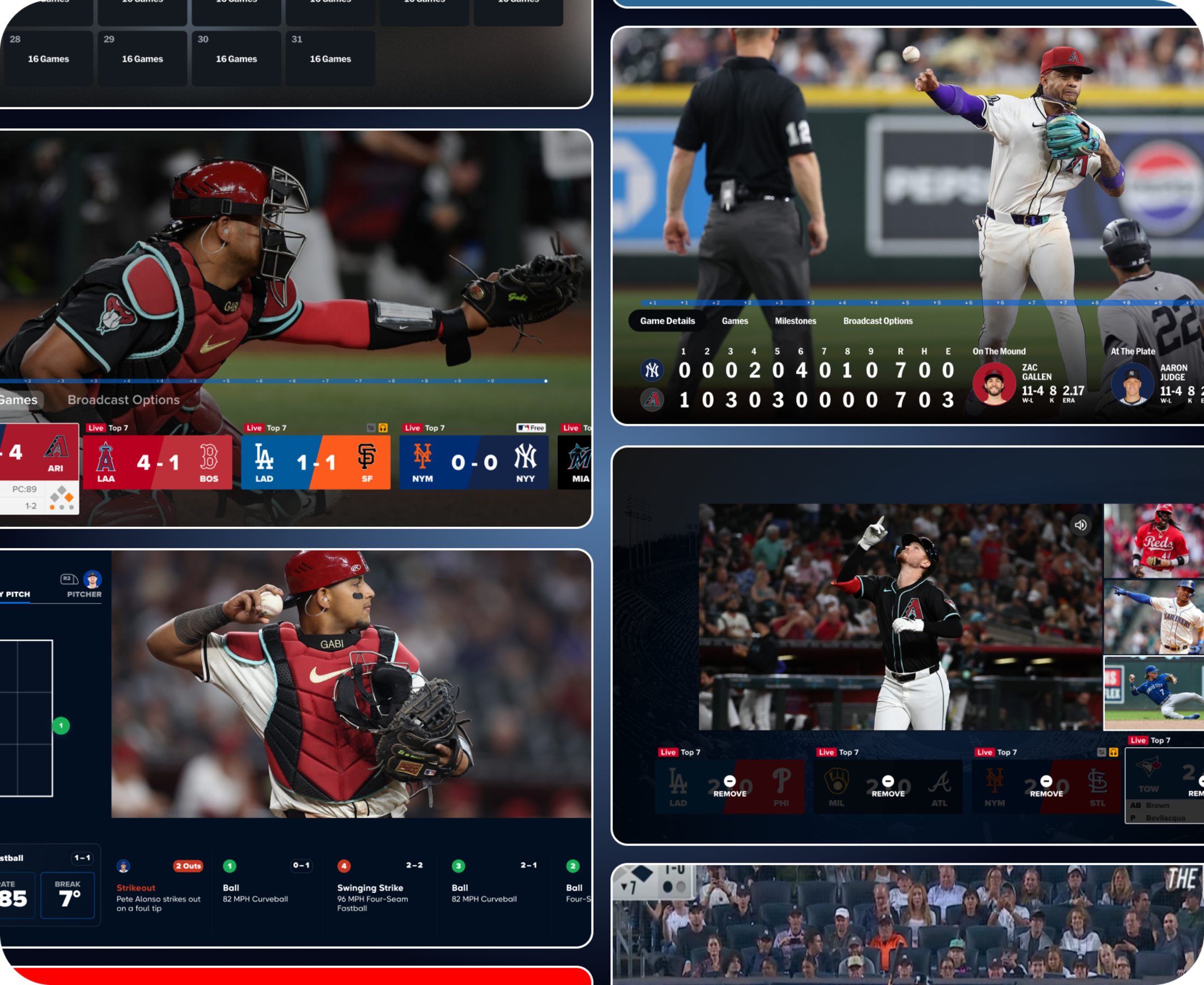The width and height of the screenshot is (1204, 985).
Task: Select the LAA vs BOS live game card
Action: coord(157,462)
